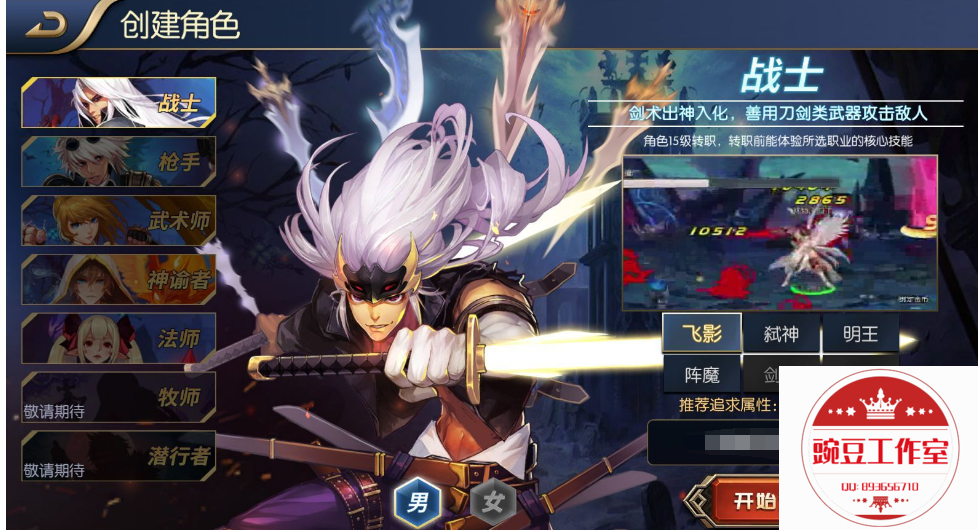The height and width of the screenshot is (530, 978).
Task: Select the 战士 (Warrior) class
Action: (x=118, y=103)
